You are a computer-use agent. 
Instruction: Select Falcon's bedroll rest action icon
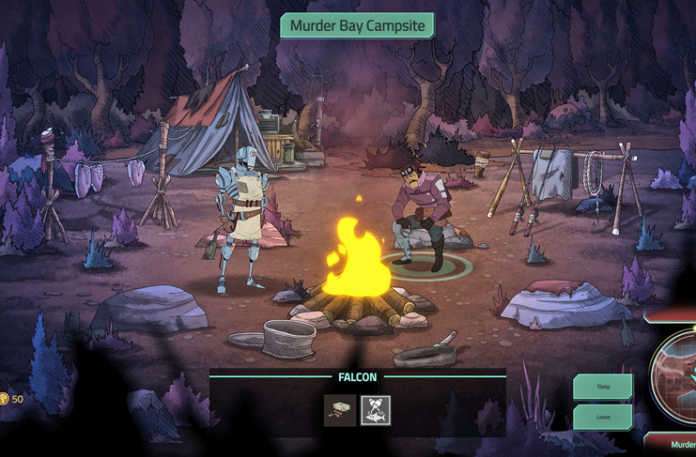pos(340,410)
